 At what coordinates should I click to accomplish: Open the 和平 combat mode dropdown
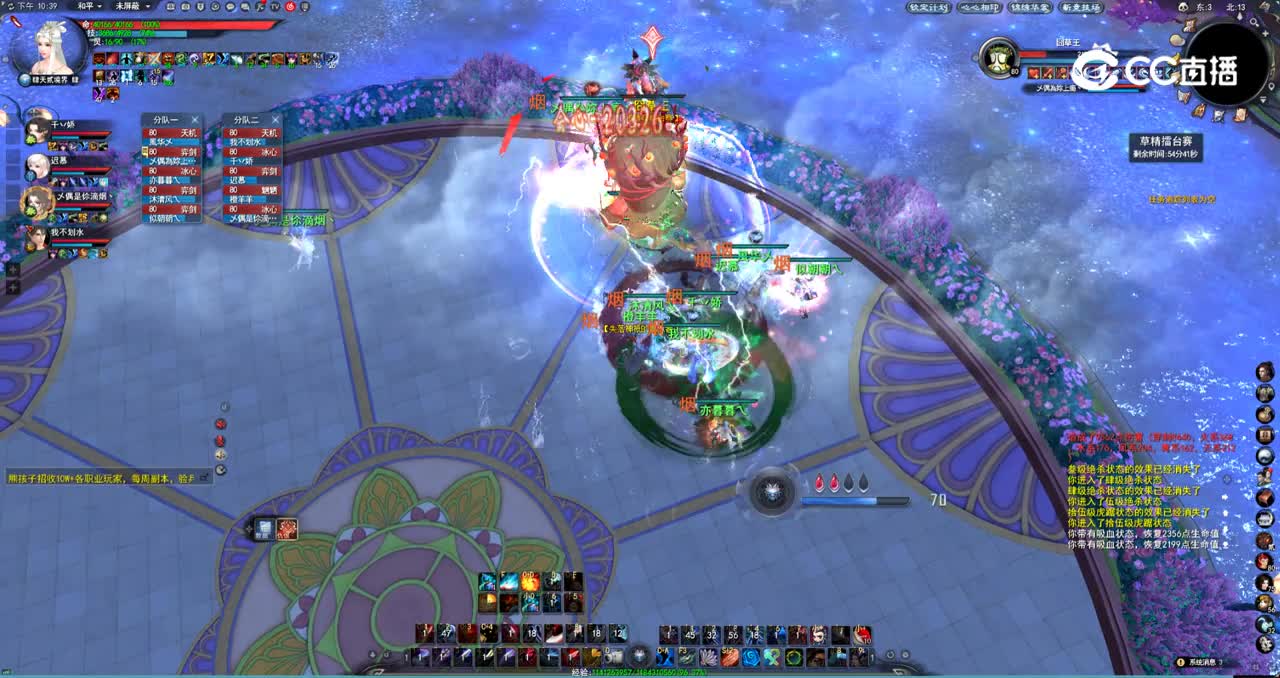pyautogui.click(x=90, y=6)
